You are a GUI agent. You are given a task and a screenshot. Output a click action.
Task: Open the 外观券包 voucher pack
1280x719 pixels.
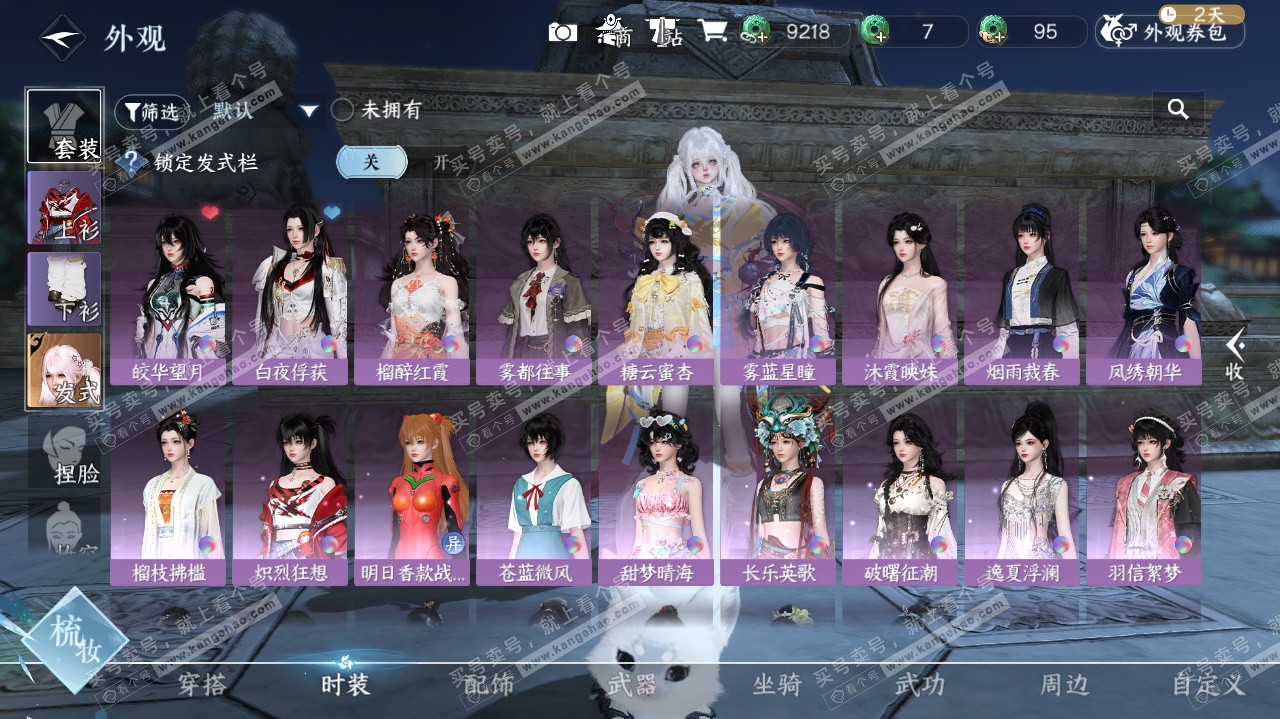point(1171,32)
